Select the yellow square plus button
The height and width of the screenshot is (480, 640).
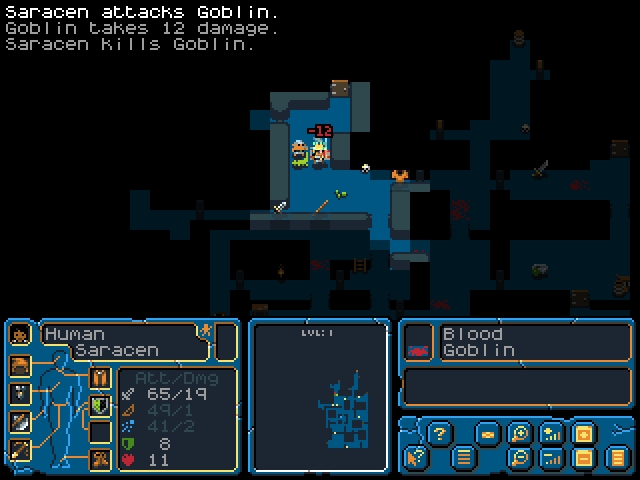(583, 433)
